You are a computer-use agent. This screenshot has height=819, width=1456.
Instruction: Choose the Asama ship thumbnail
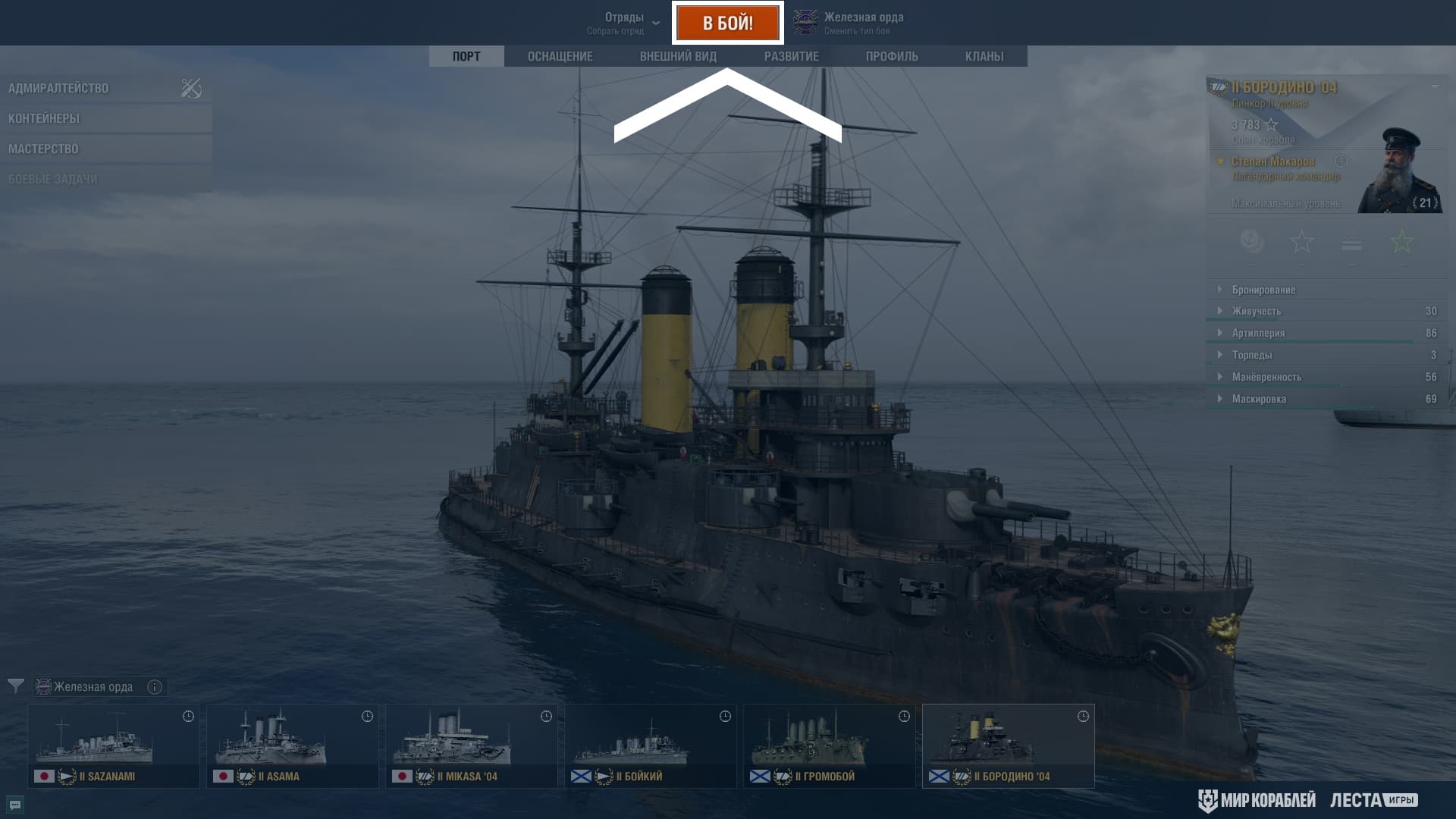pos(293,745)
